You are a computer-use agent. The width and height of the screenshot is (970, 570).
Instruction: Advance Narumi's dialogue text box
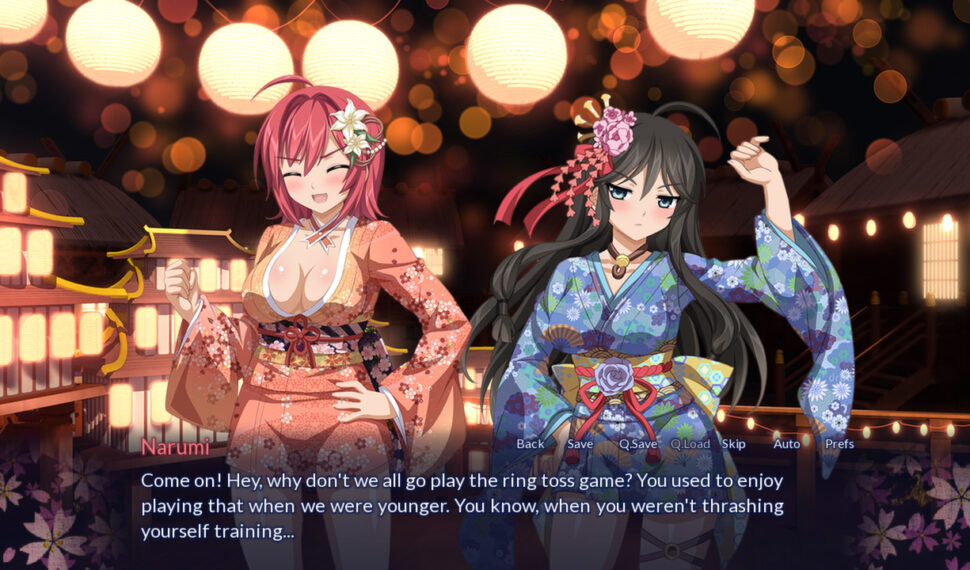(x=460, y=505)
